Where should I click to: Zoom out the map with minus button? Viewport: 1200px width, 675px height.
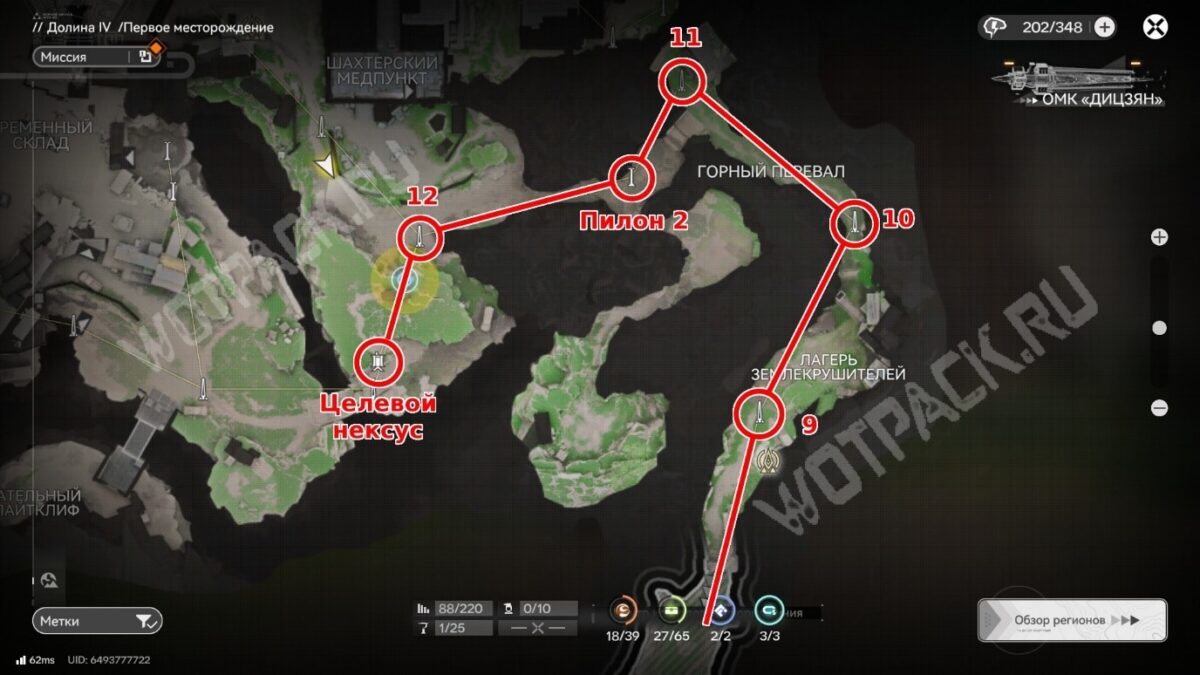1159,407
